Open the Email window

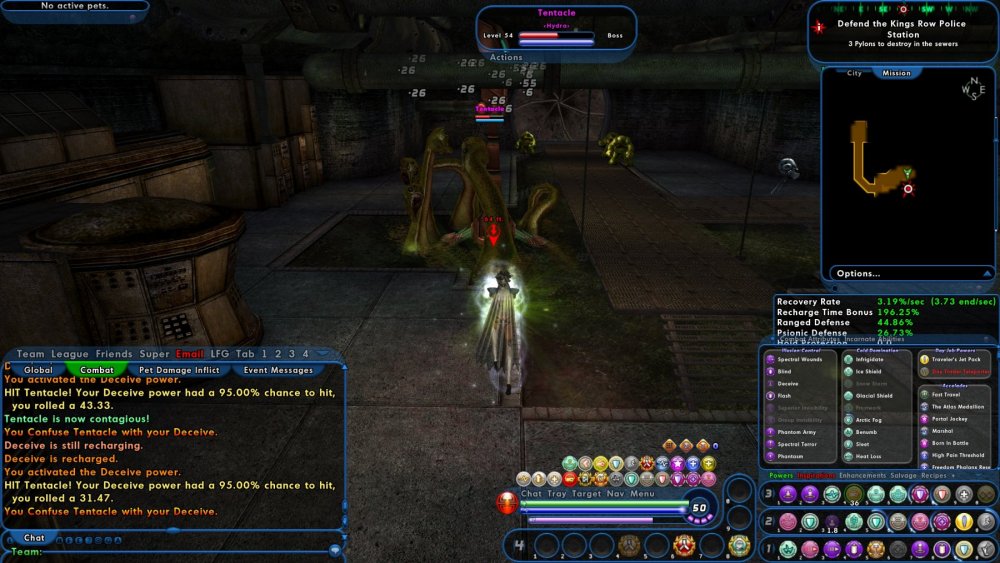pos(190,354)
